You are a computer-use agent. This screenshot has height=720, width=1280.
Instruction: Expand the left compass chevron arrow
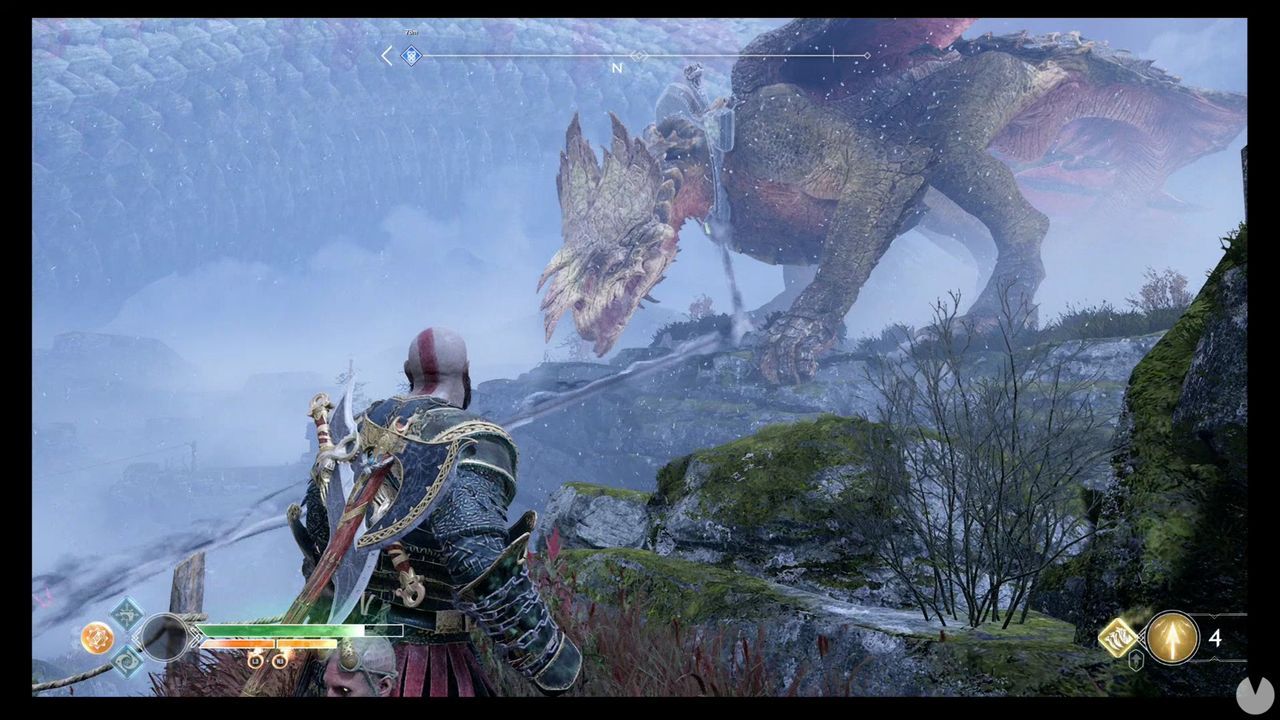(386, 55)
